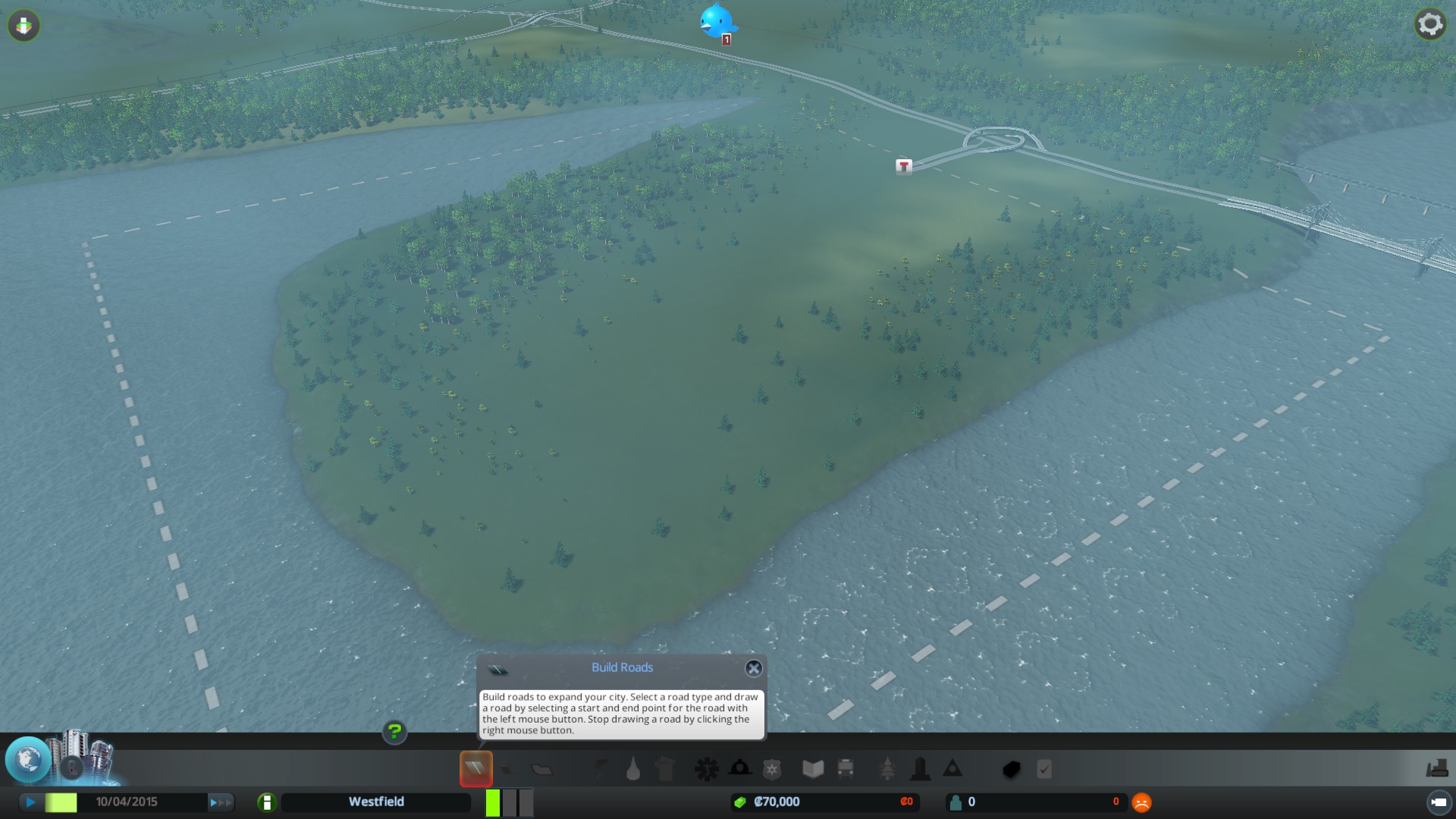Dismiss the Build Roads tutorial popup

click(x=755, y=668)
